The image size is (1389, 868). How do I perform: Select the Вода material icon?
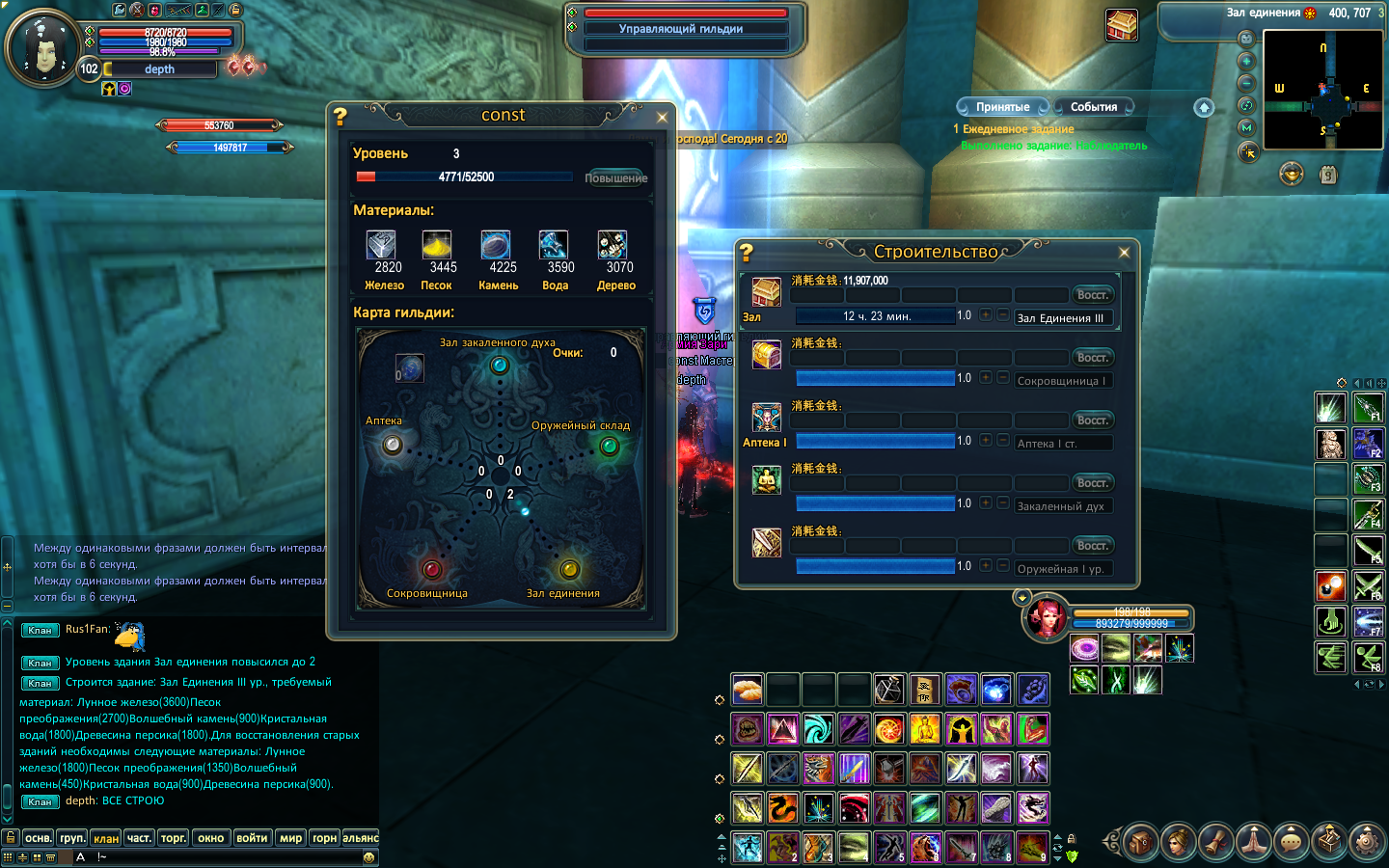coord(553,245)
